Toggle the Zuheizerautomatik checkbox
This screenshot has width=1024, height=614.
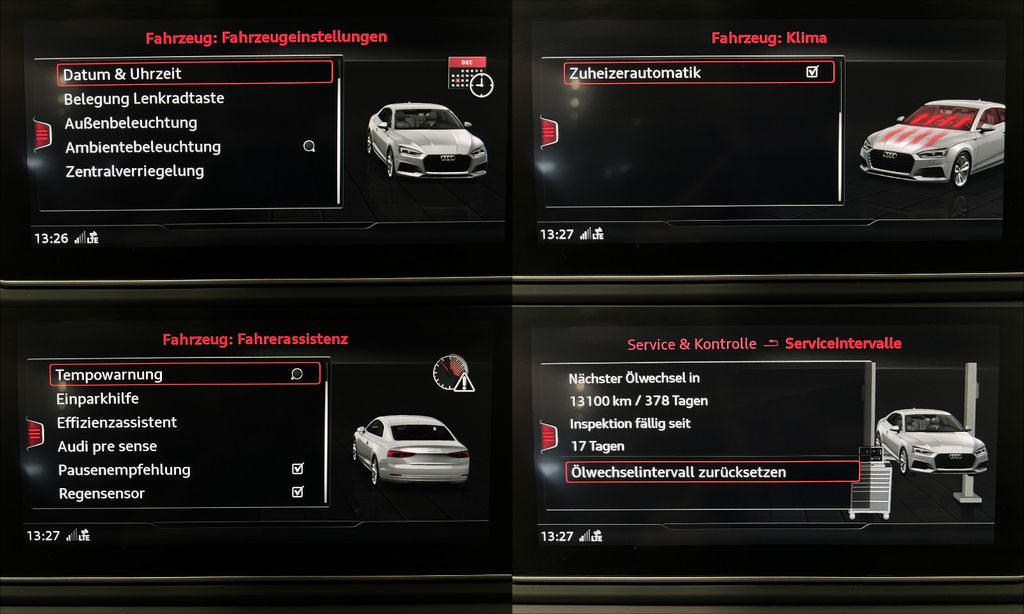tap(812, 72)
